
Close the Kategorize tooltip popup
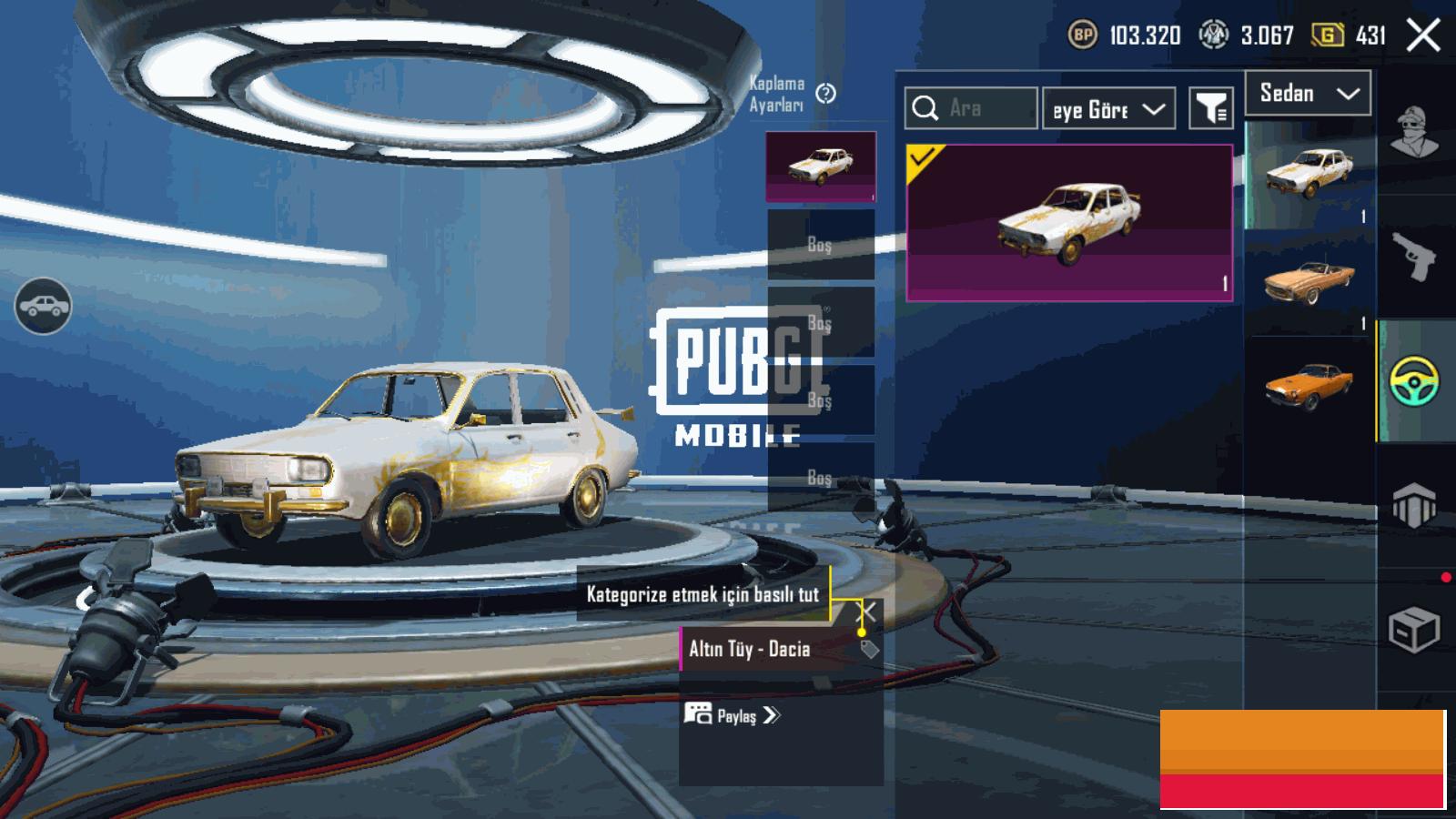[869, 612]
